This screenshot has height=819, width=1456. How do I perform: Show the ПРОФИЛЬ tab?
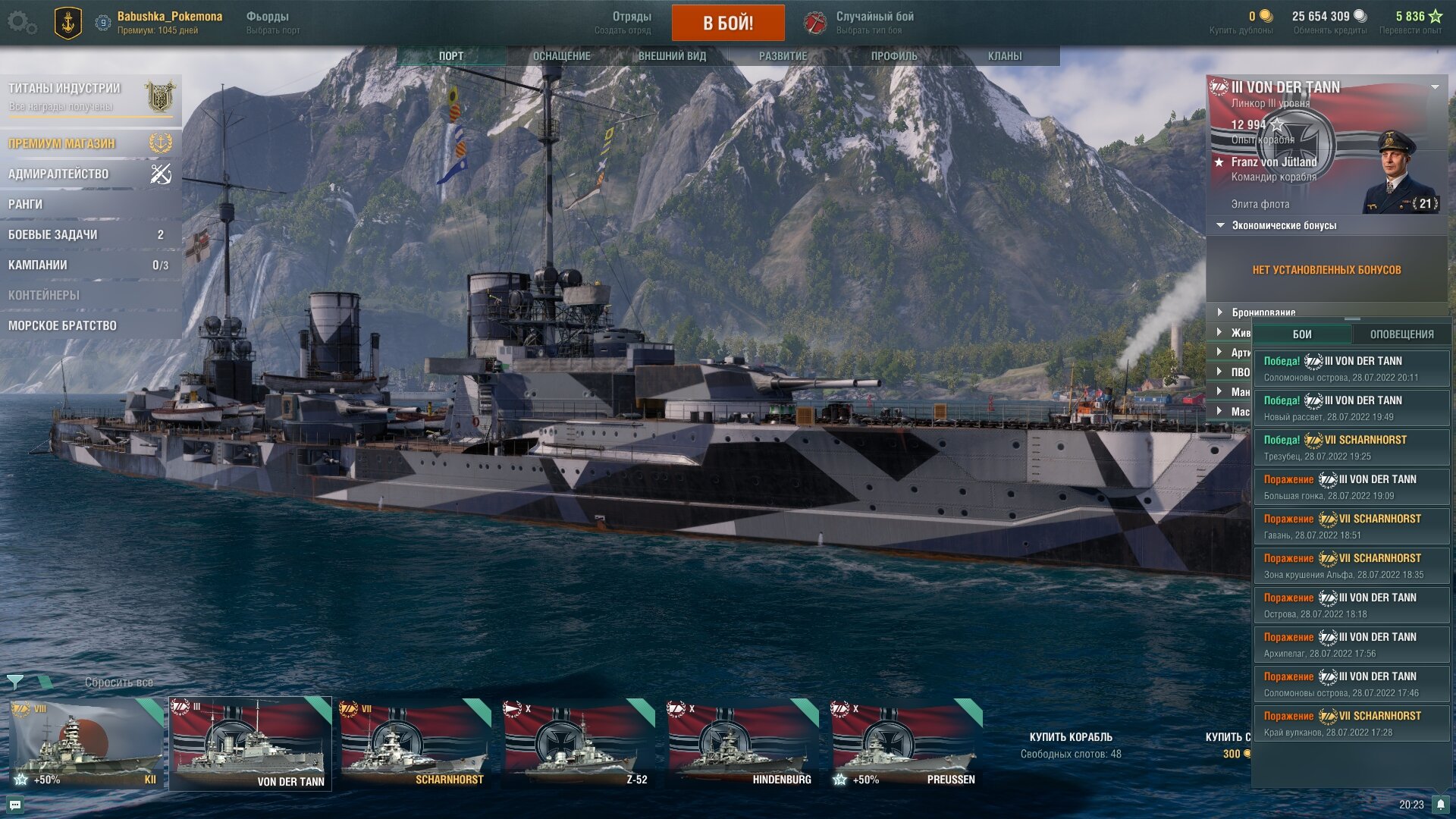pos(894,56)
